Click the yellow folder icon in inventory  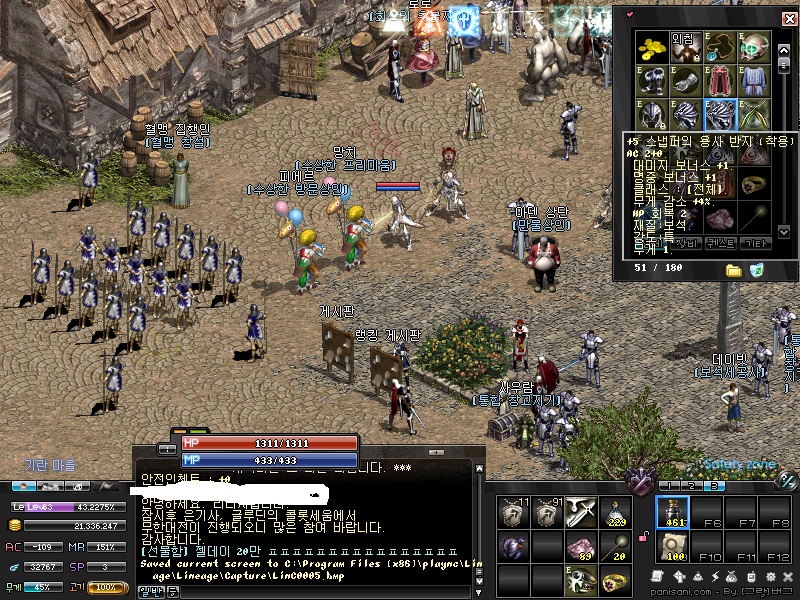[x=734, y=270]
